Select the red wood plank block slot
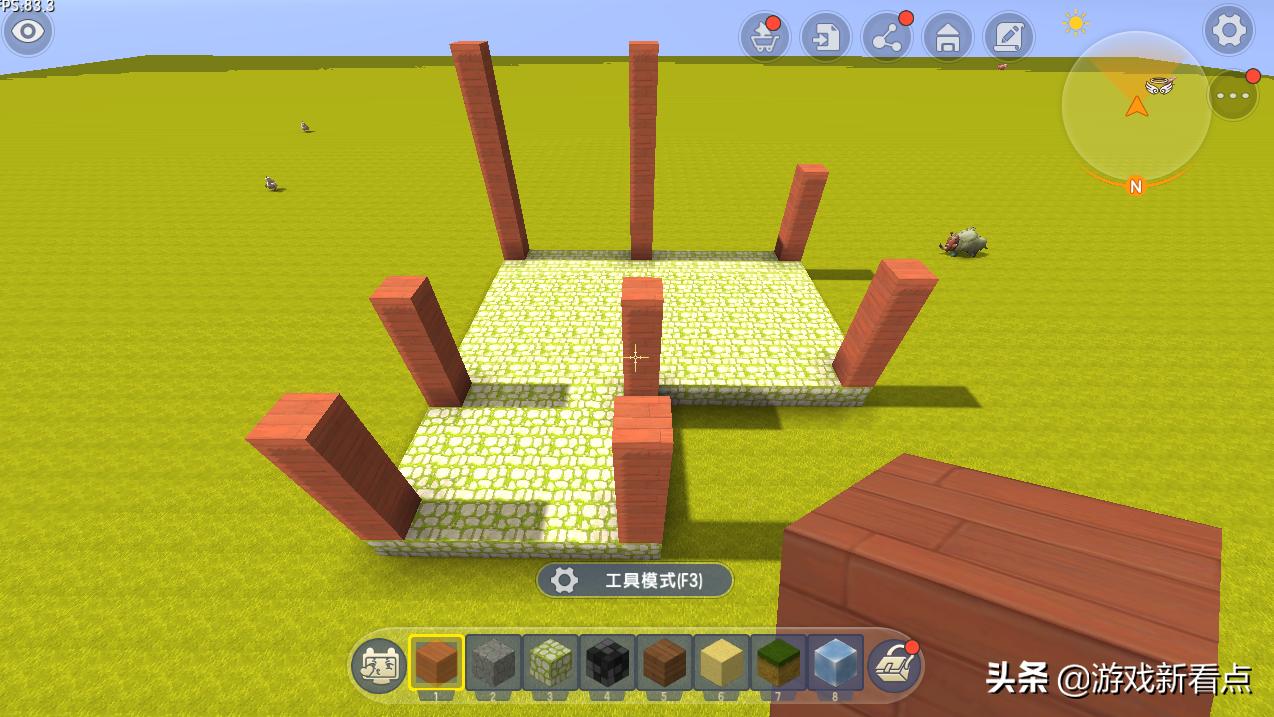Screen dimensions: 1274x717 436,663
